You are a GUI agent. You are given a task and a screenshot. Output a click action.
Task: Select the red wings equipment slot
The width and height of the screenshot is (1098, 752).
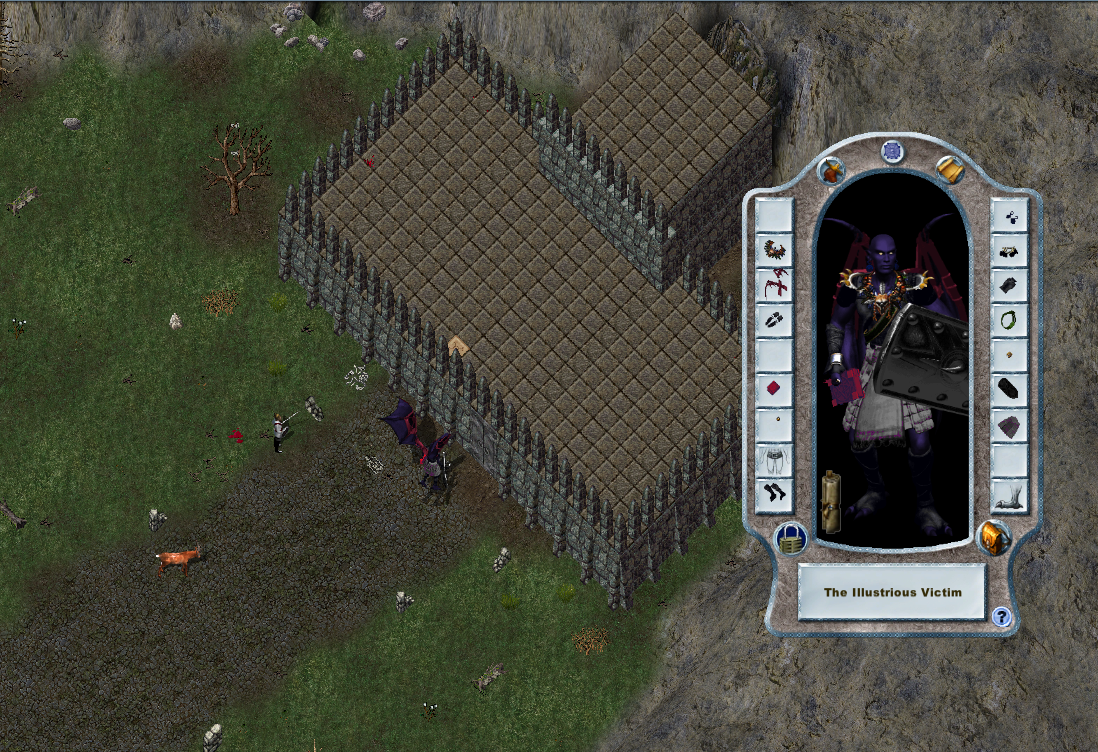[774, 285]
